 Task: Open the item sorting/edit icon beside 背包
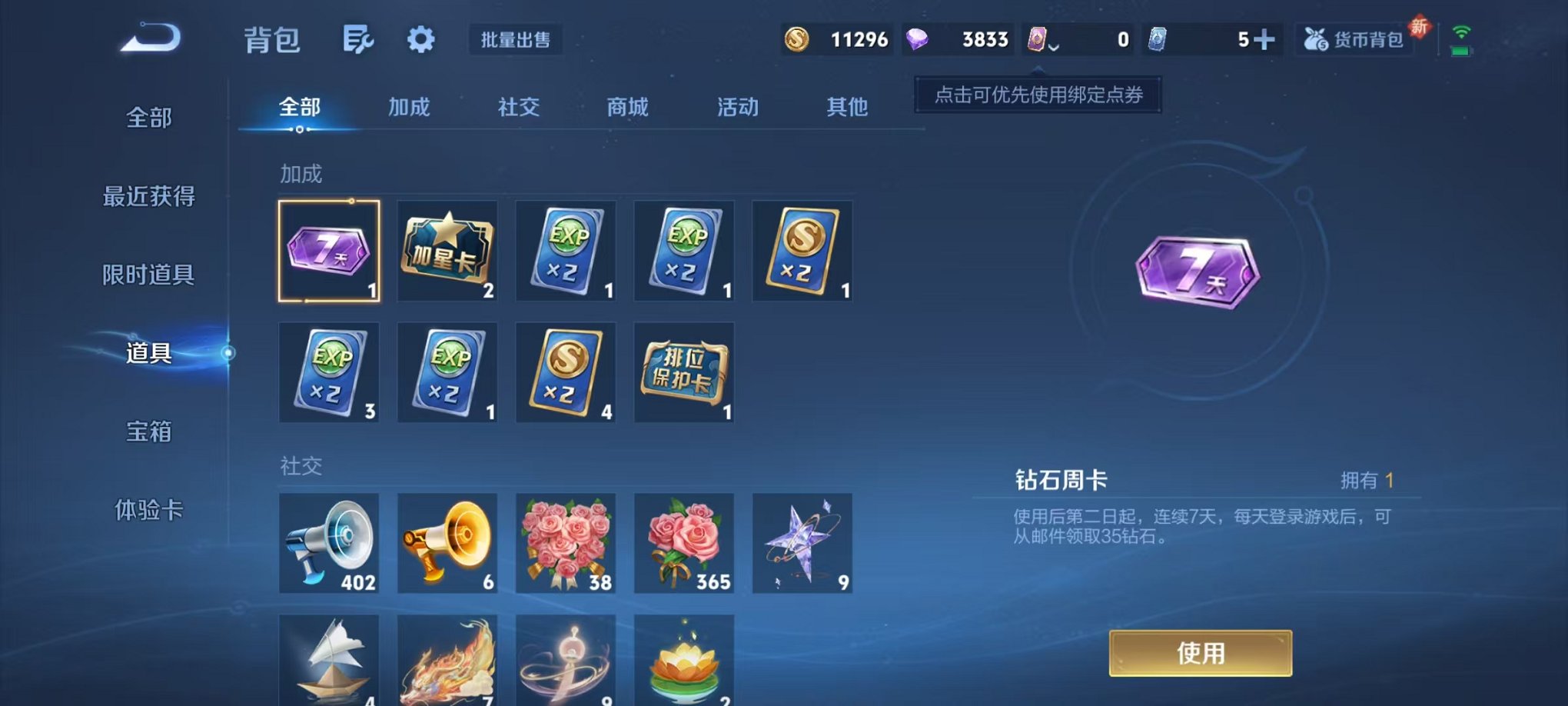coord(358,38)
